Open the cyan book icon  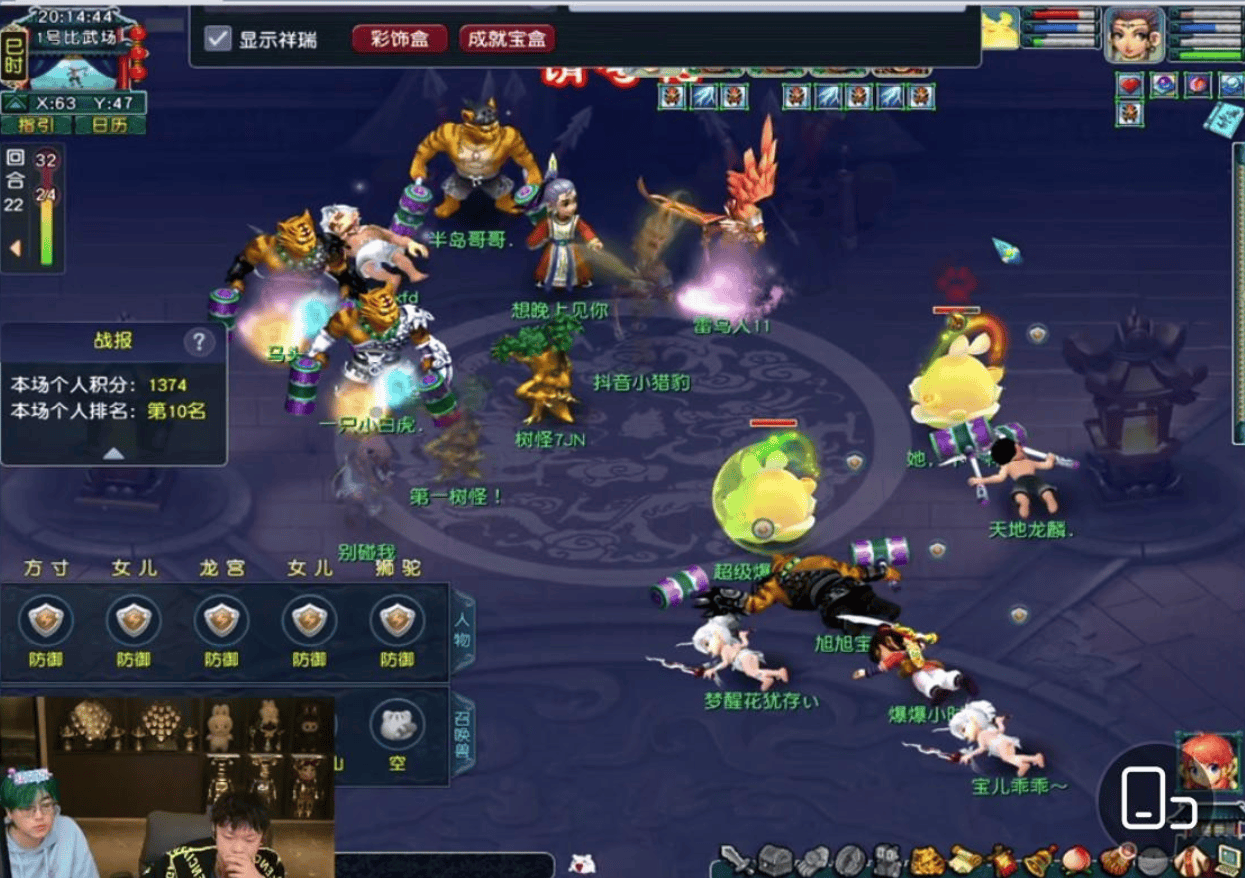(x=1222, y=118)
